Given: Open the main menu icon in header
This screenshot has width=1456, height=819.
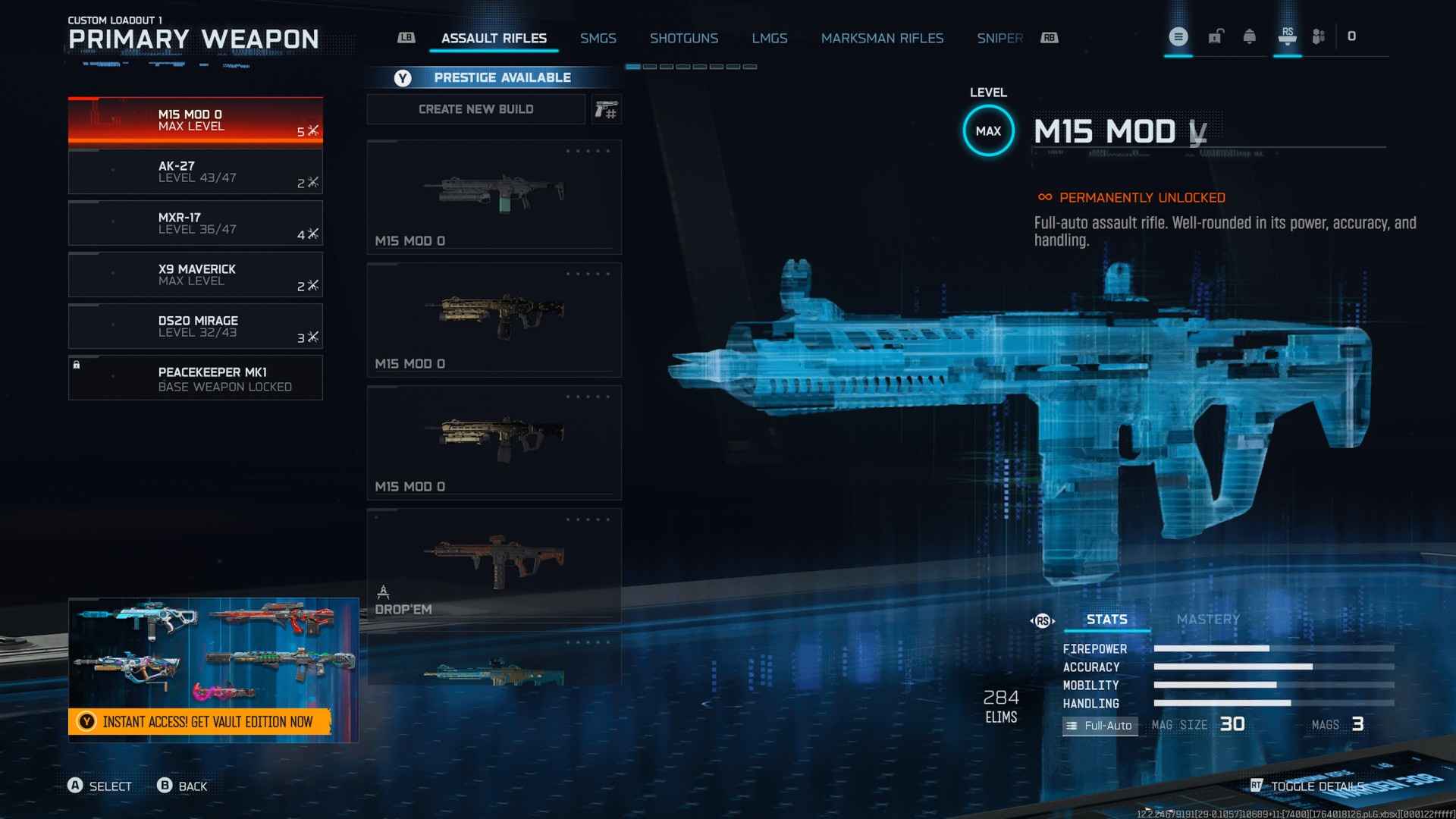Looking at the screenshot, I should click(x=1178, y=36).
